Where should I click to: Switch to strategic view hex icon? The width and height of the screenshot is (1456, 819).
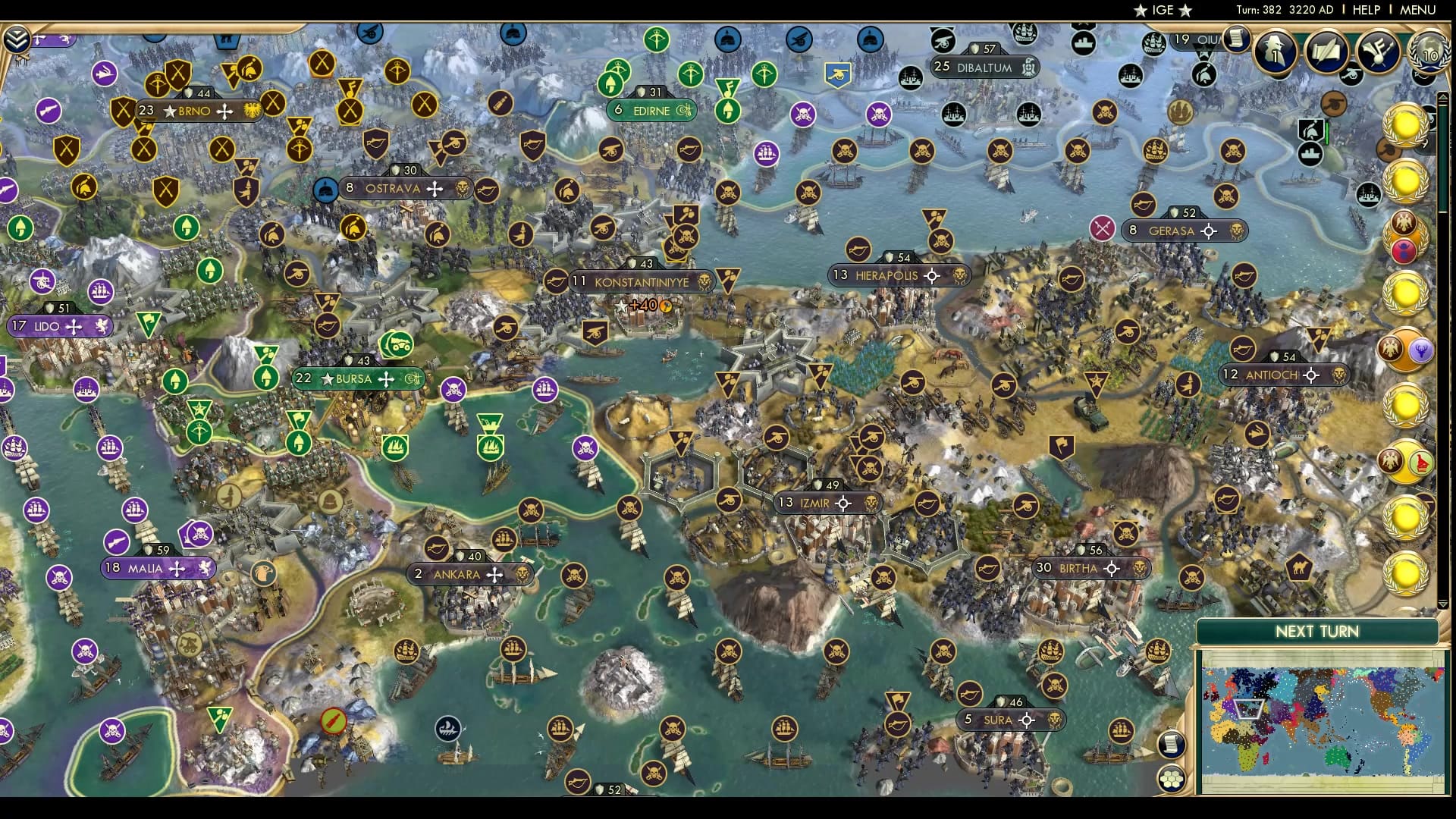click(1172, 779)
